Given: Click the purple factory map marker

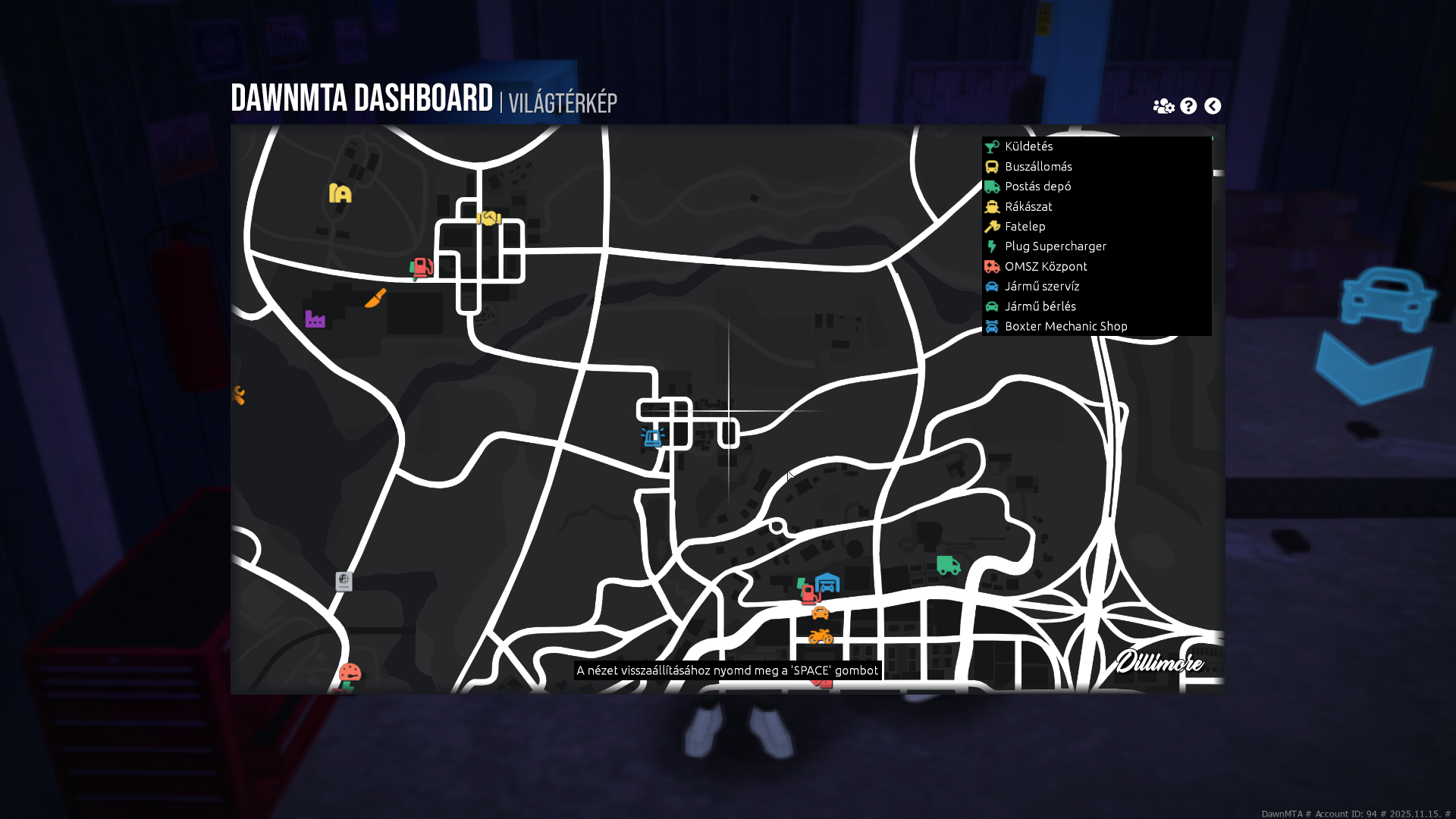Looking at the screenshot, I should tap(315, 319).
